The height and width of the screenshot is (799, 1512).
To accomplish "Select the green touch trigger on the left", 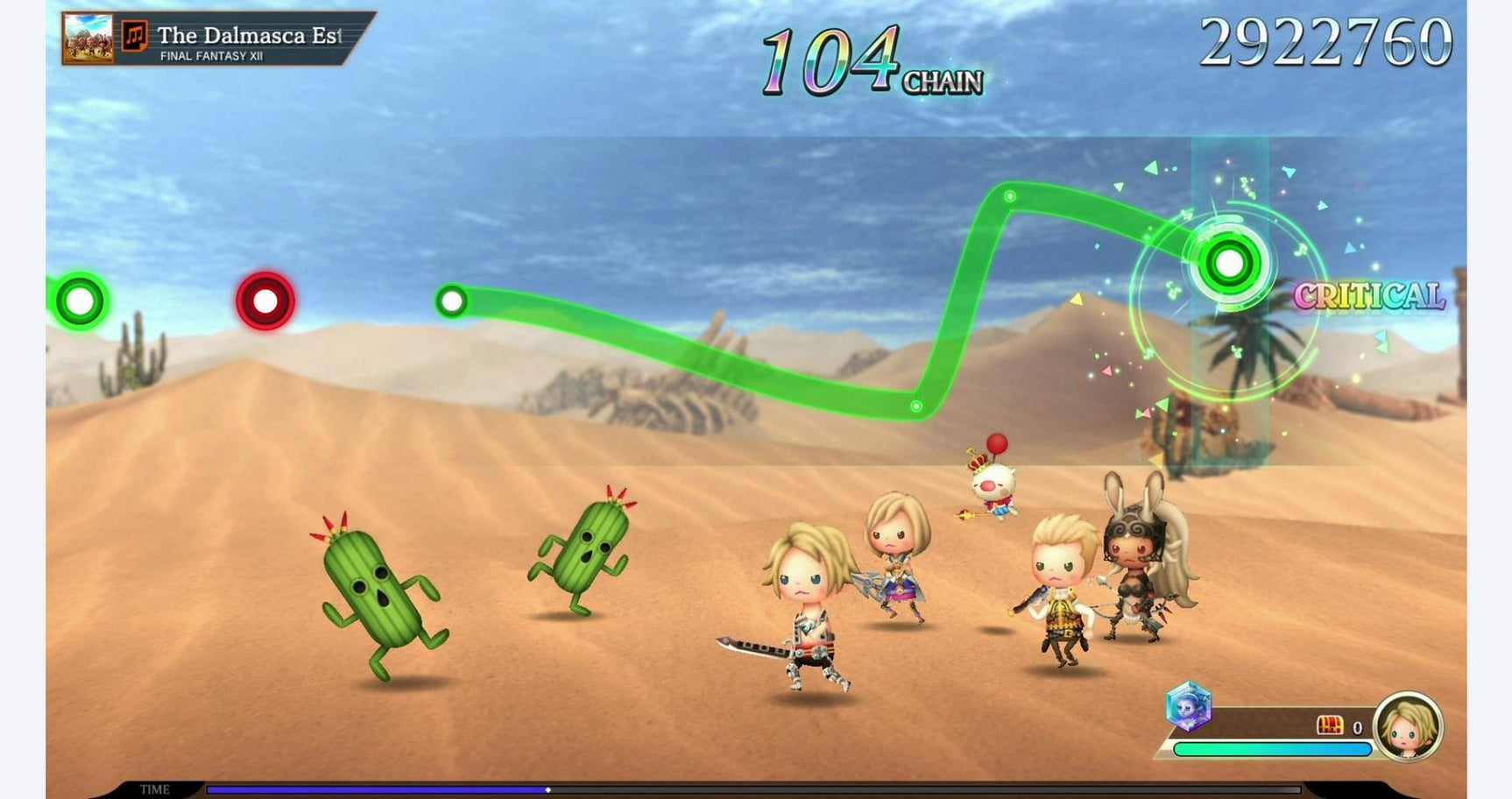I will [77, 301].
